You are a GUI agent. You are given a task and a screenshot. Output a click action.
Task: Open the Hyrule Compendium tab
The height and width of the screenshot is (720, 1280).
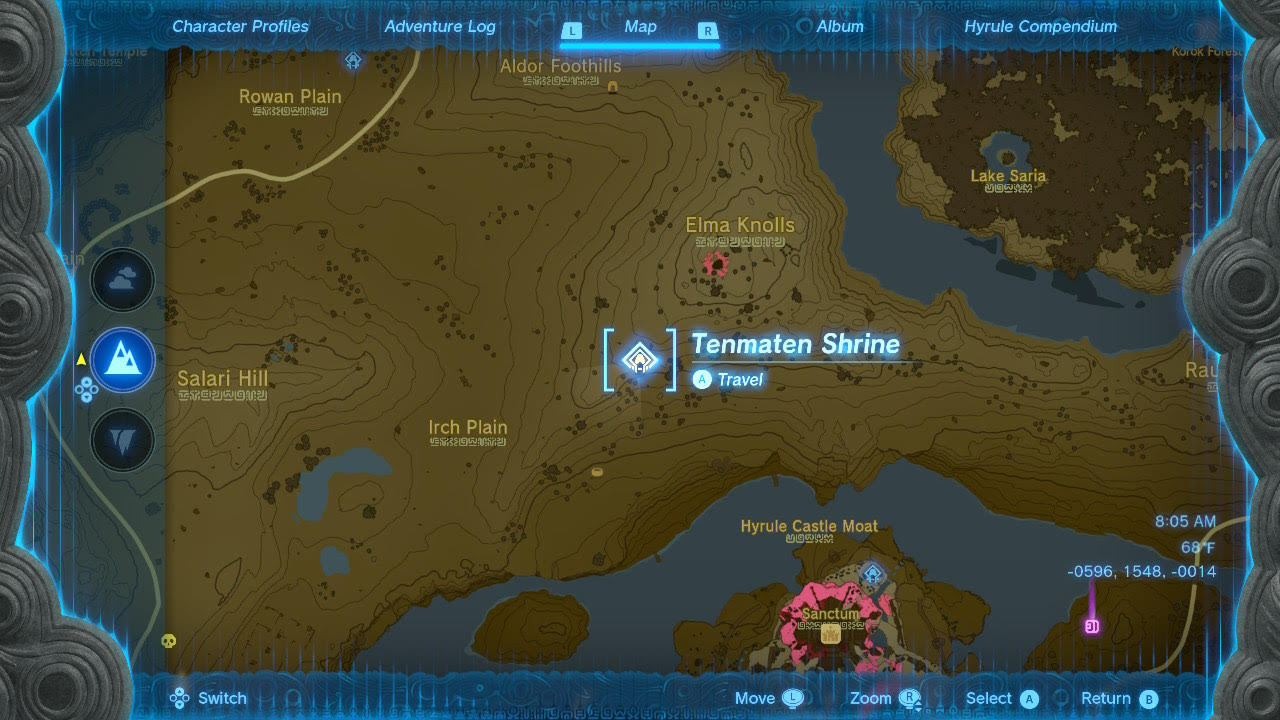(1039, 26)
